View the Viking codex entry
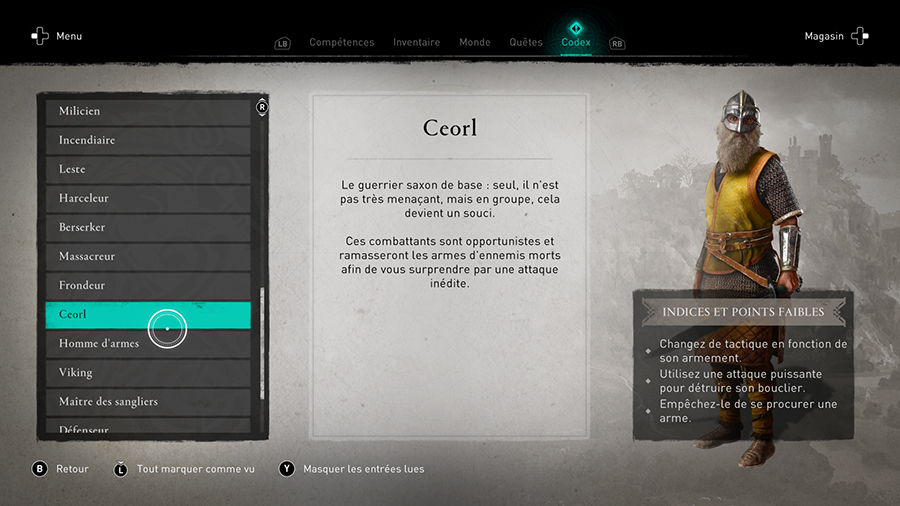The image size is (900, 506). (148, 372)
